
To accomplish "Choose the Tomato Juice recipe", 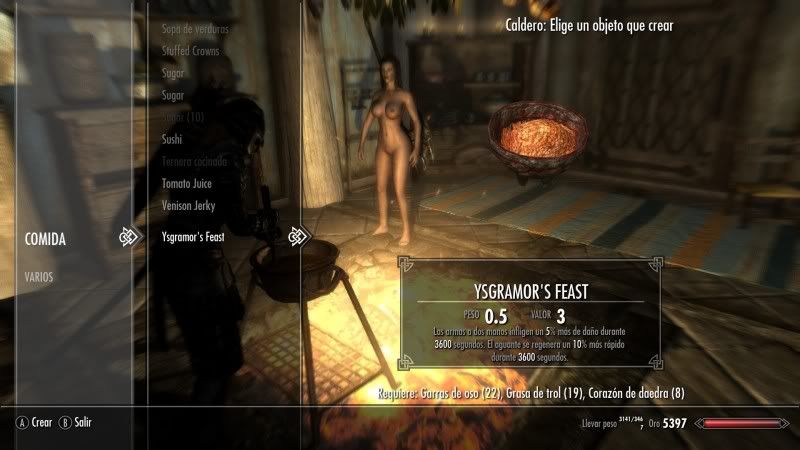I will [x=187, y=184].
